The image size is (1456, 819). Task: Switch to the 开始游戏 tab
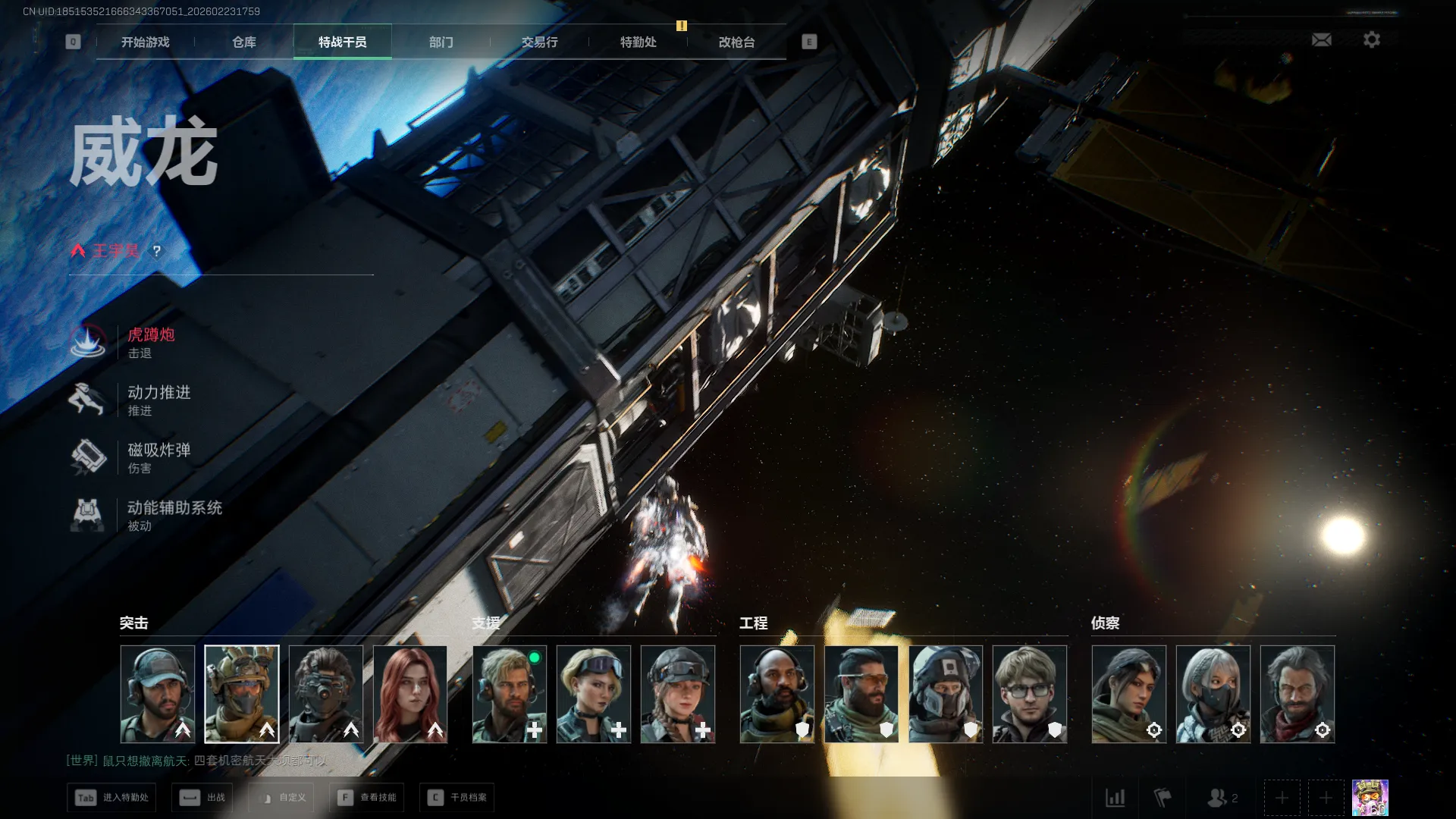145,42
